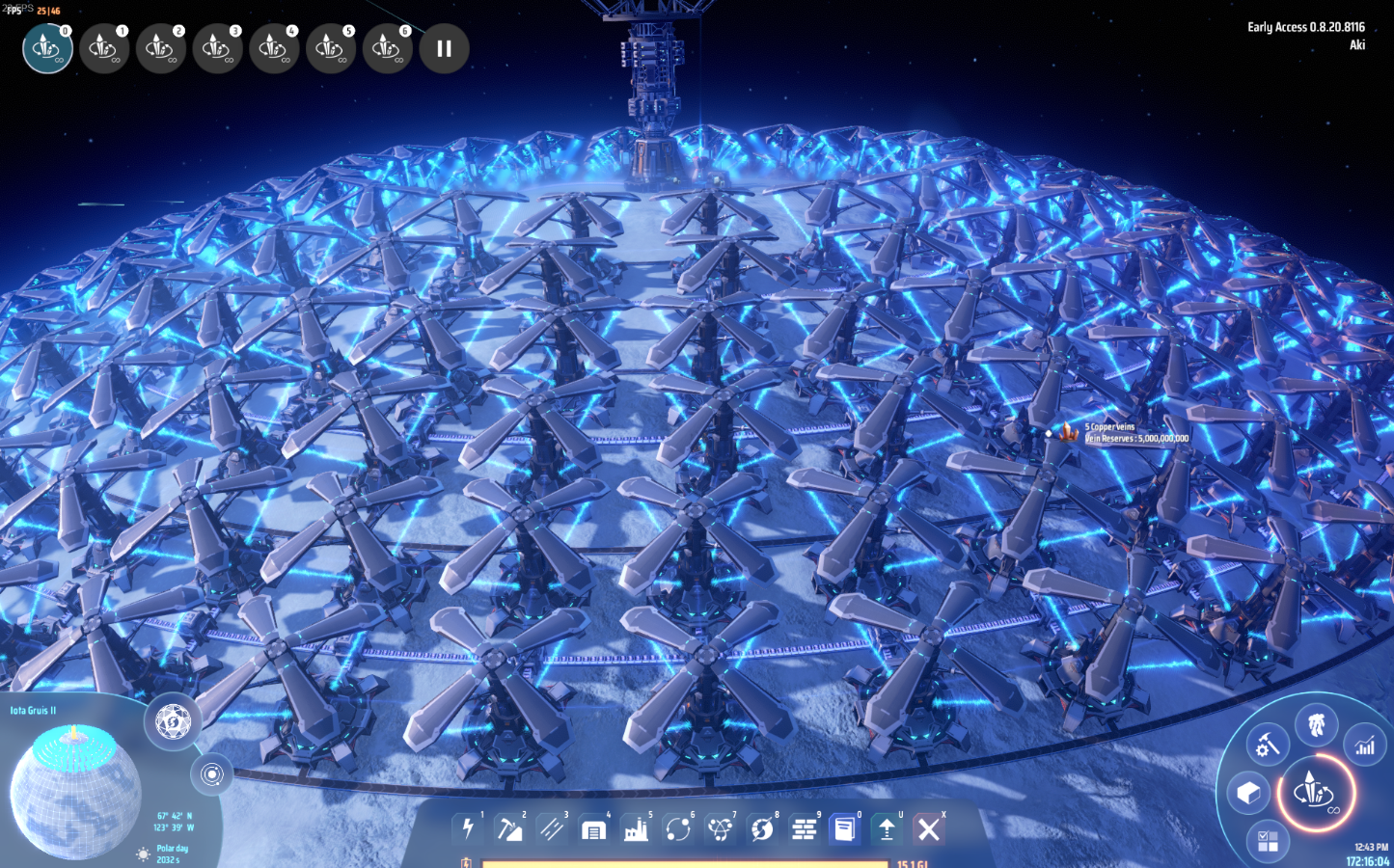Activate the top preset button numbered 6

[x=387, y=48]
